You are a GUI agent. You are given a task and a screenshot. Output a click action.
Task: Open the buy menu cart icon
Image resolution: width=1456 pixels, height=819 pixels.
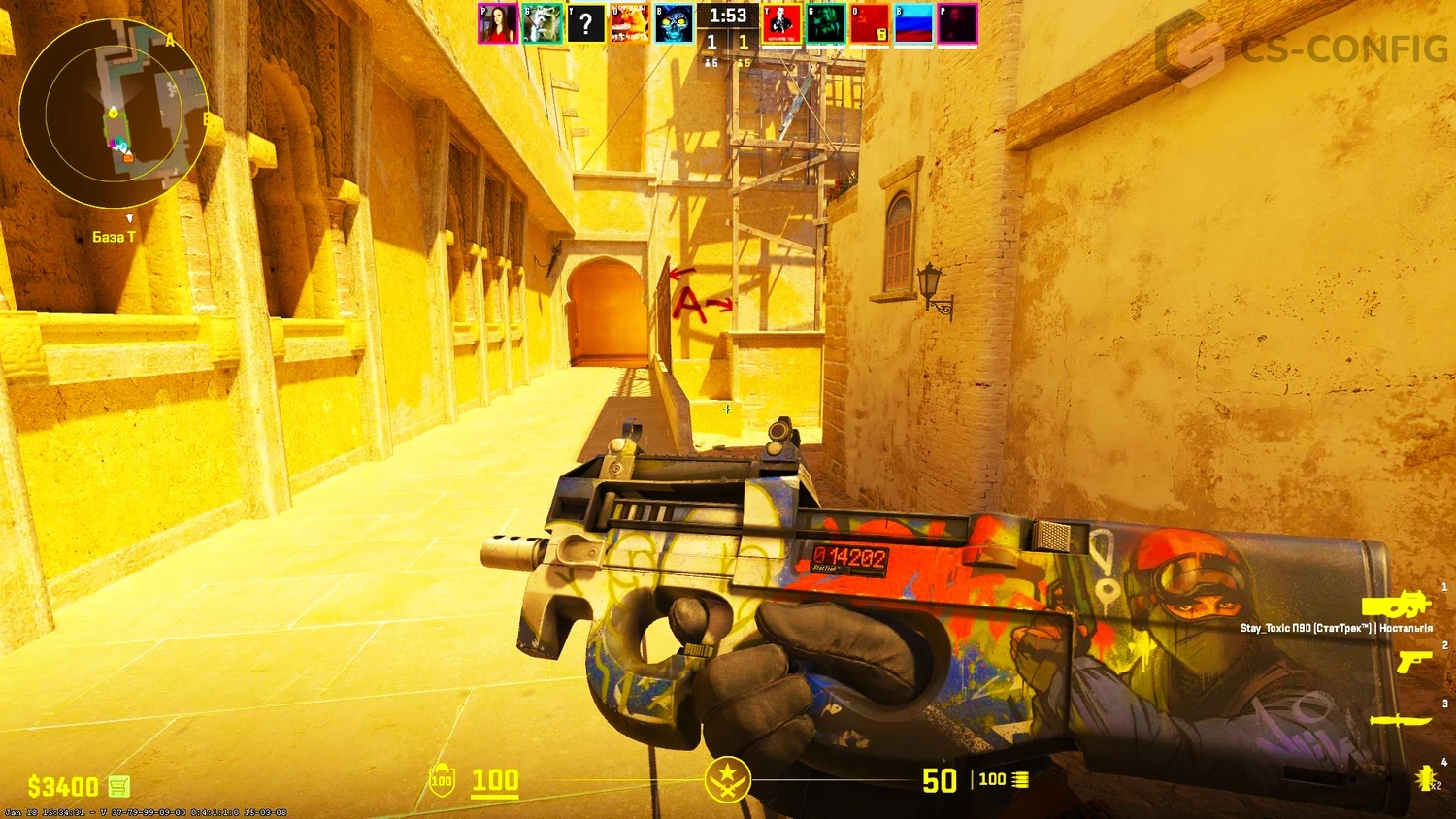tap(119, 785)
